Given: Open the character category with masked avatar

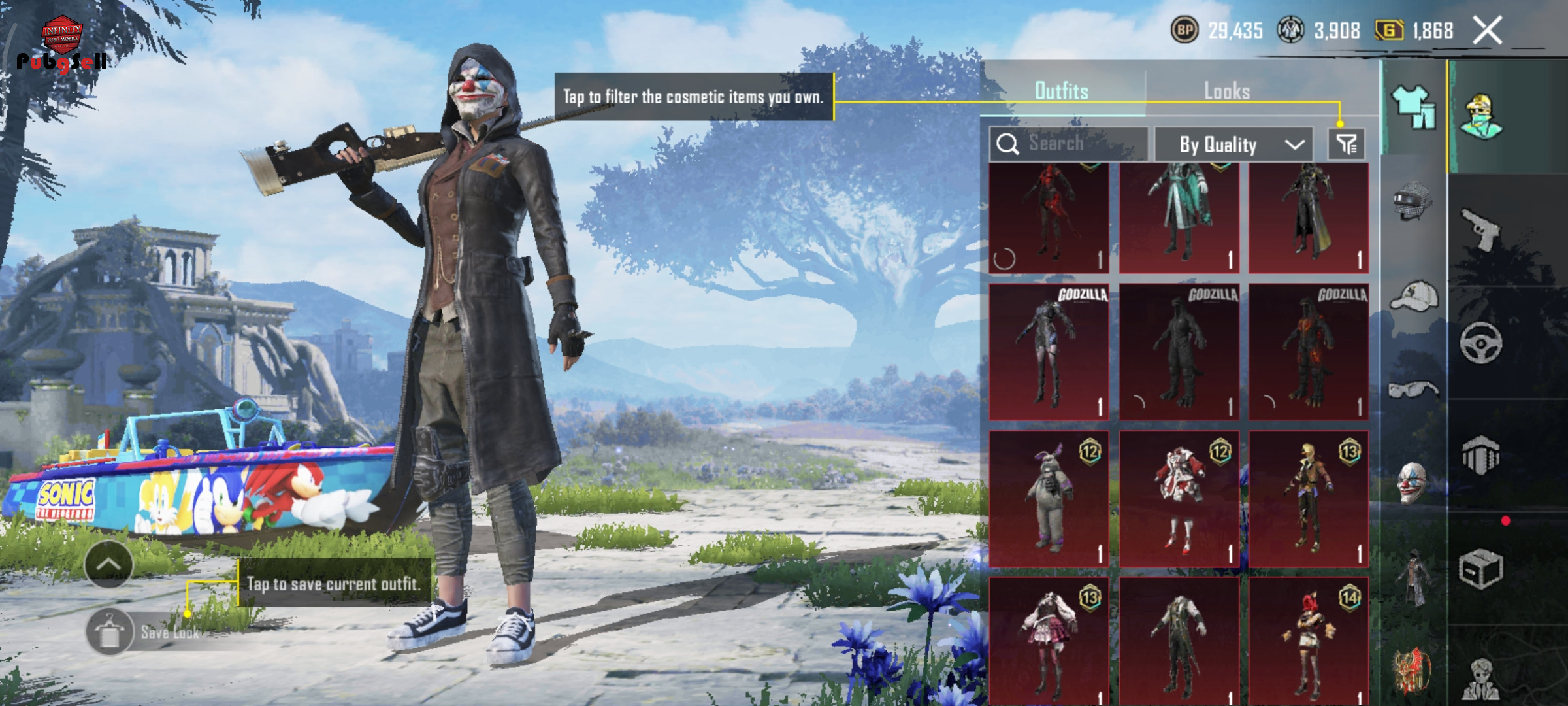Looking at the screenshot, I should pyautogui.click(x=1482, y=118).
